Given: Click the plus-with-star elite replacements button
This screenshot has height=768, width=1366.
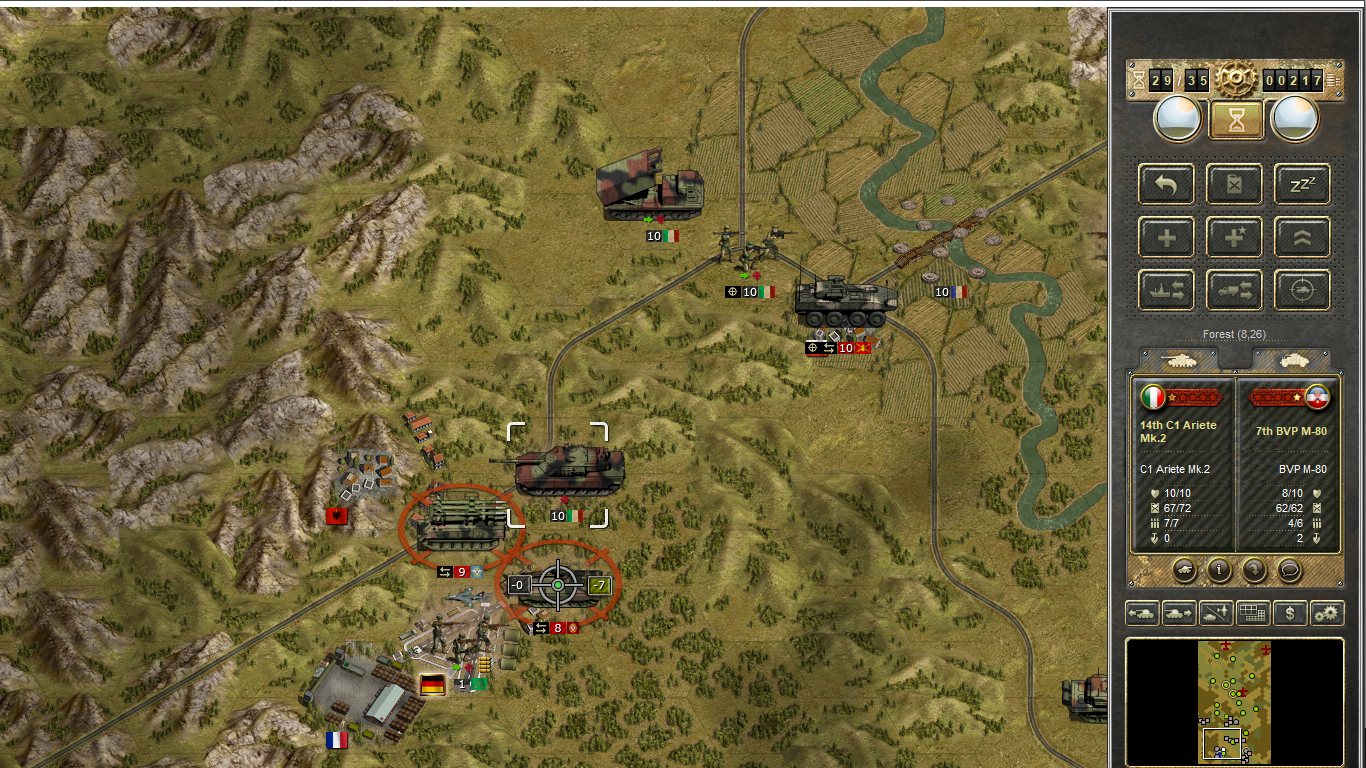Looking at the screenshot, I should tap(1233, 237).
